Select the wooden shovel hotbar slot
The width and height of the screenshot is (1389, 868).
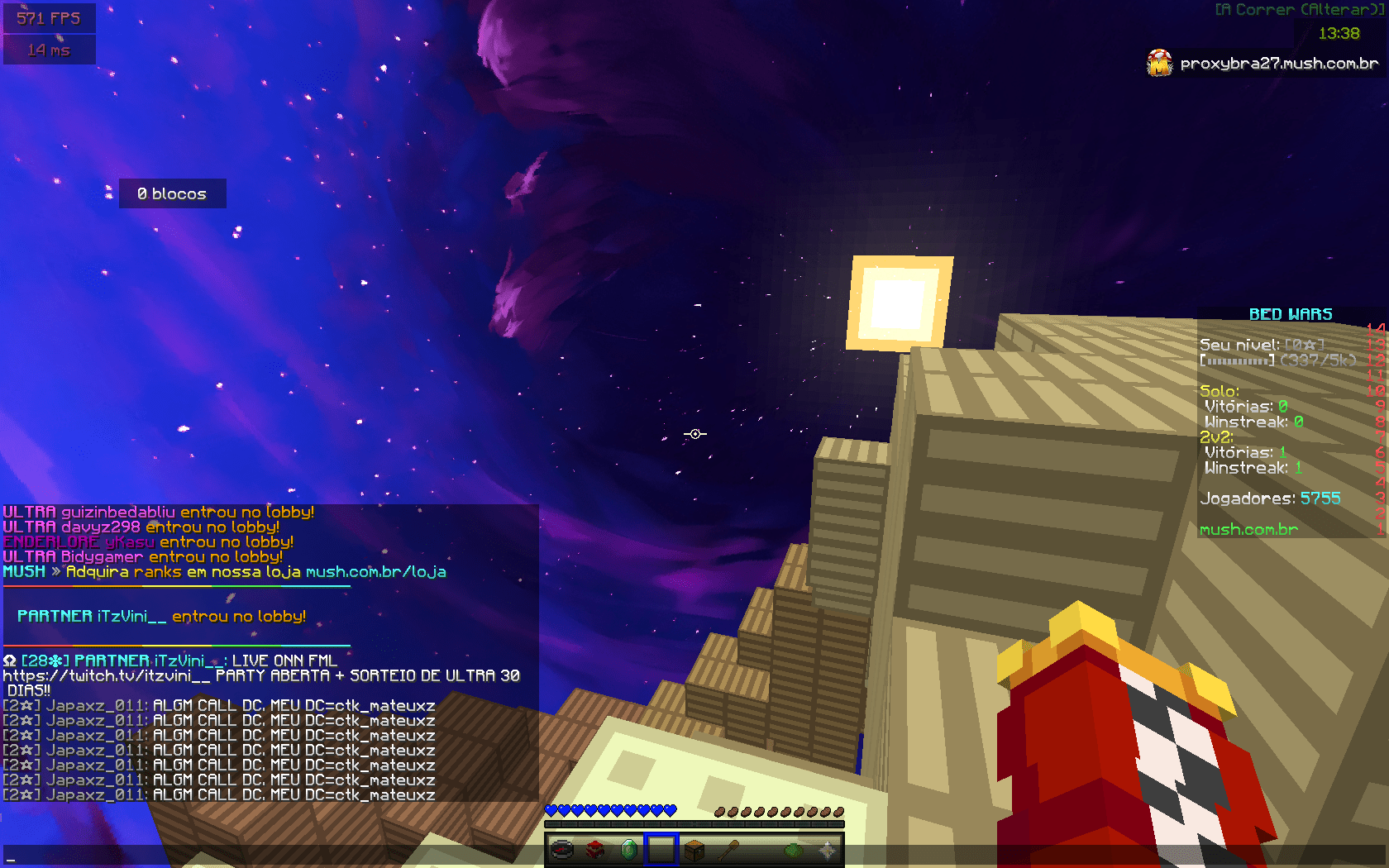[728, 849]
